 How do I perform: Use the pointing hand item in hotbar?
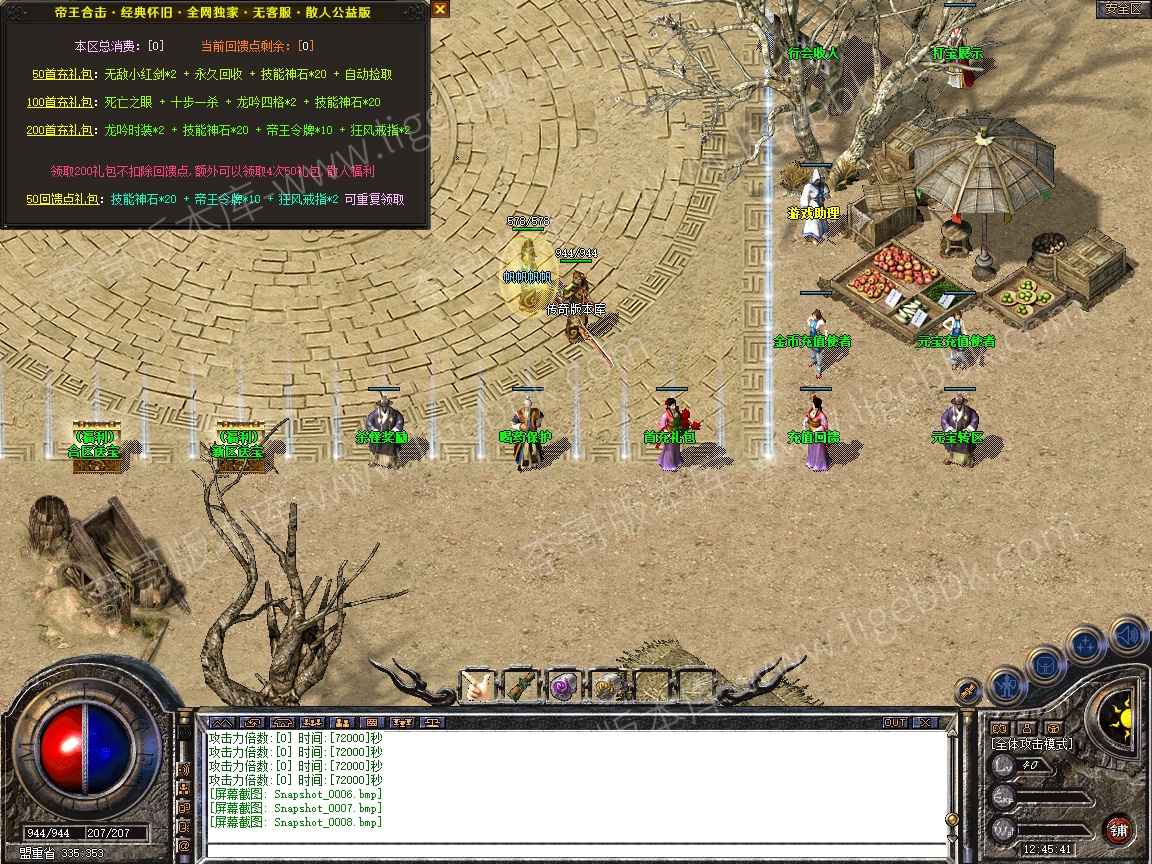(477, 686)
